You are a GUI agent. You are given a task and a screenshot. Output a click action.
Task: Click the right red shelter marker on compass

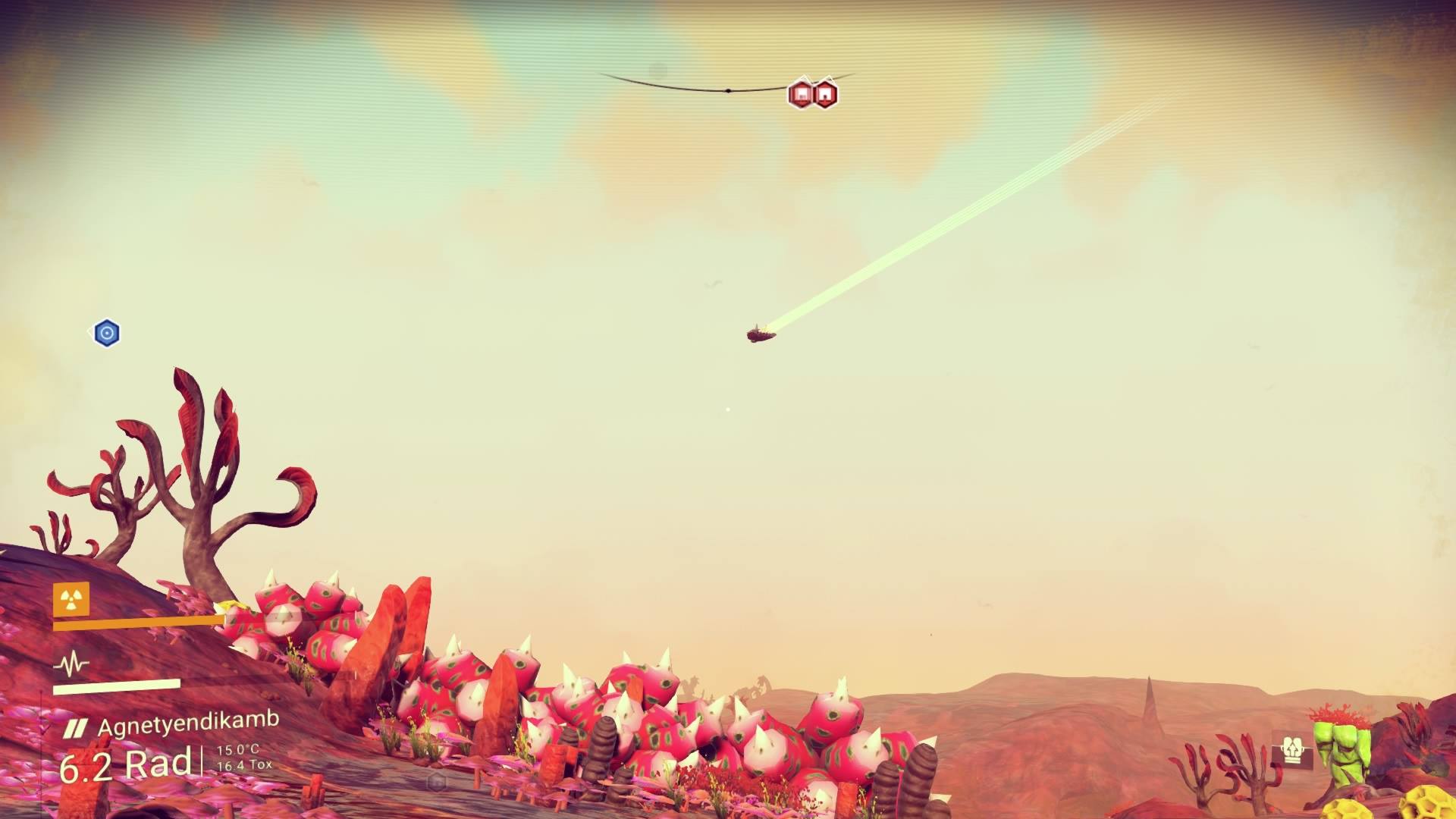pos(825,95)
